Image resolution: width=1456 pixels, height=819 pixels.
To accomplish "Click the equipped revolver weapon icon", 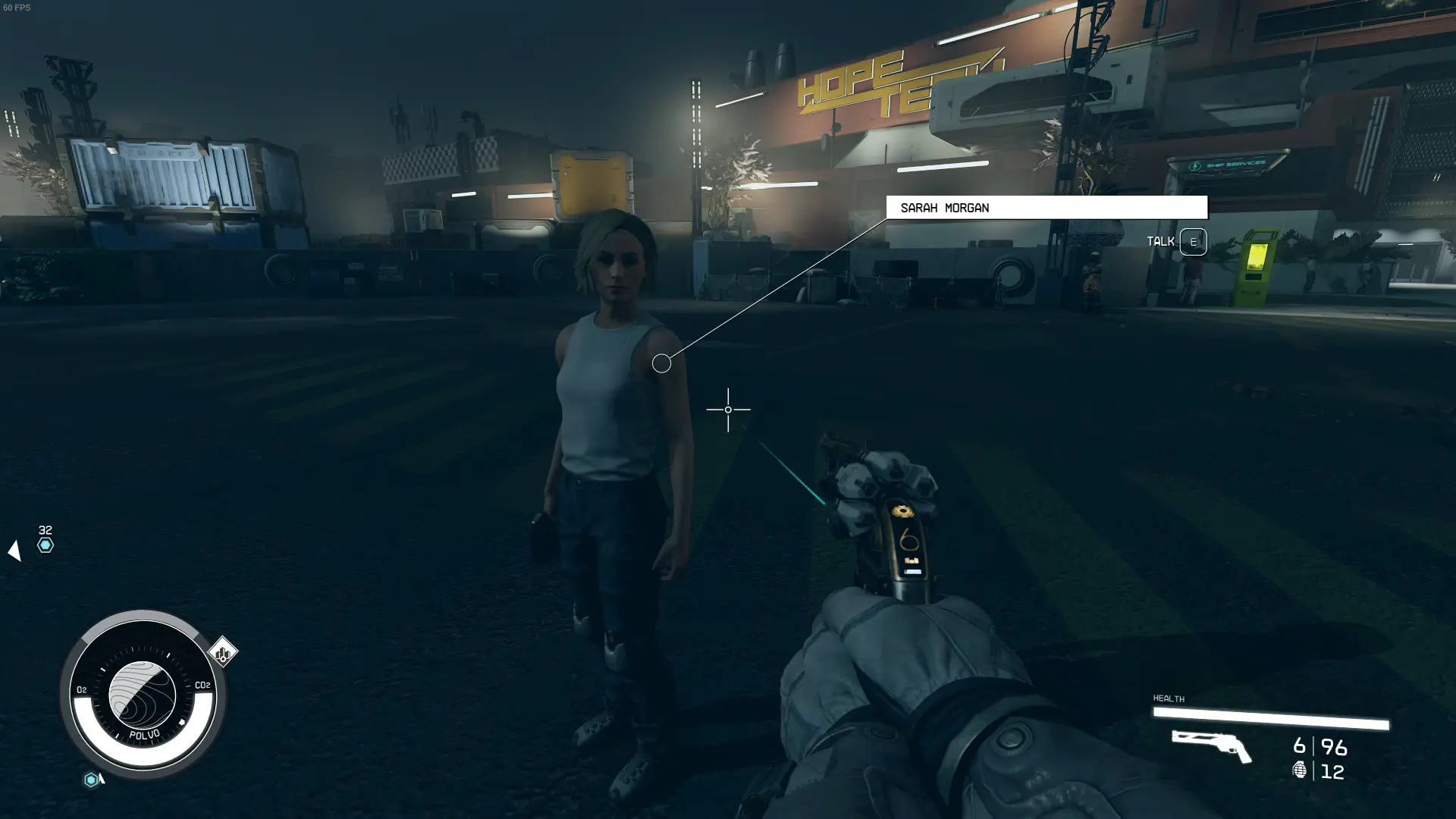I will (x=1210, y=745).
